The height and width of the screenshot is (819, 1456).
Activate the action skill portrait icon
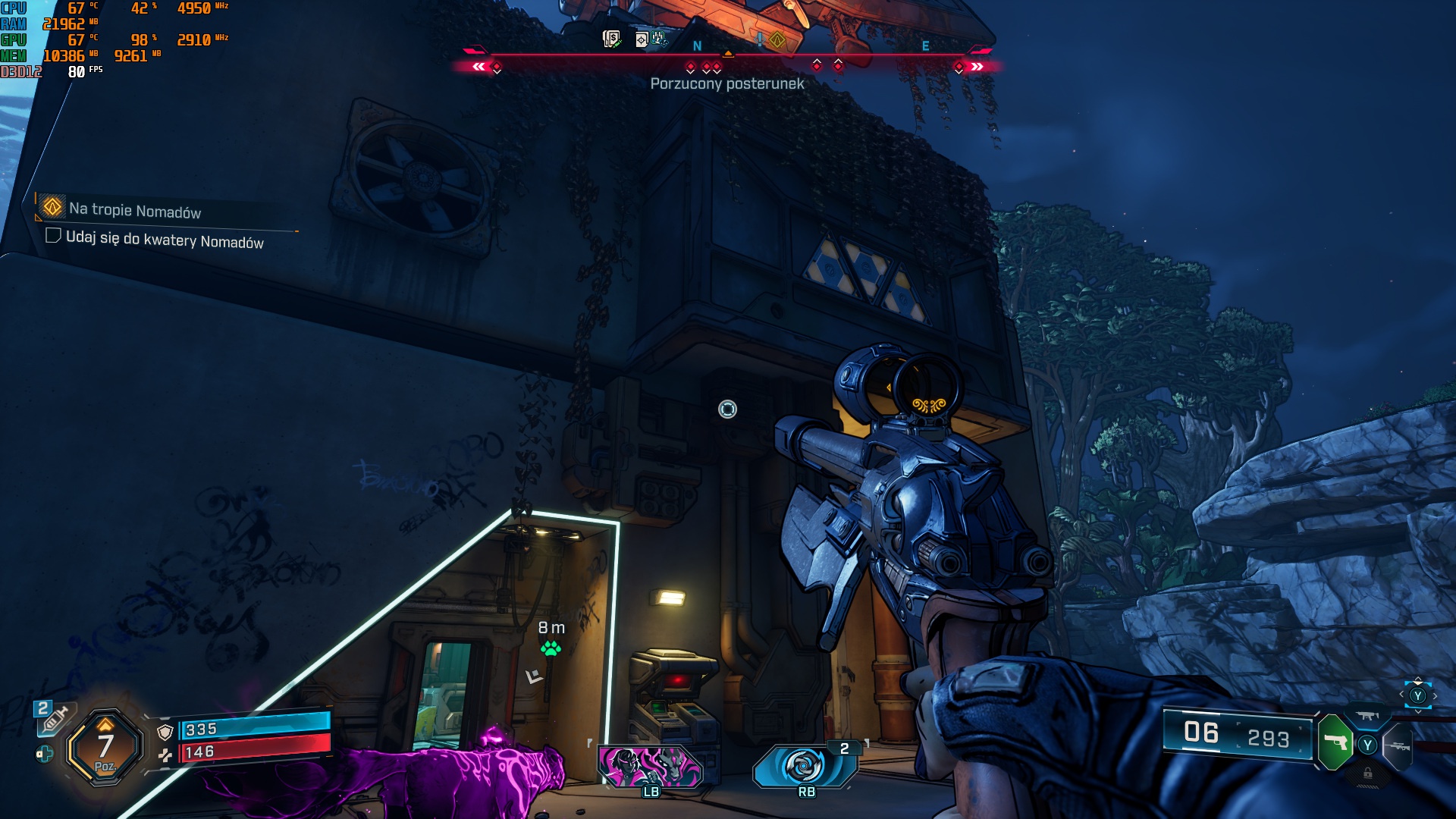(x=651, y=764)
